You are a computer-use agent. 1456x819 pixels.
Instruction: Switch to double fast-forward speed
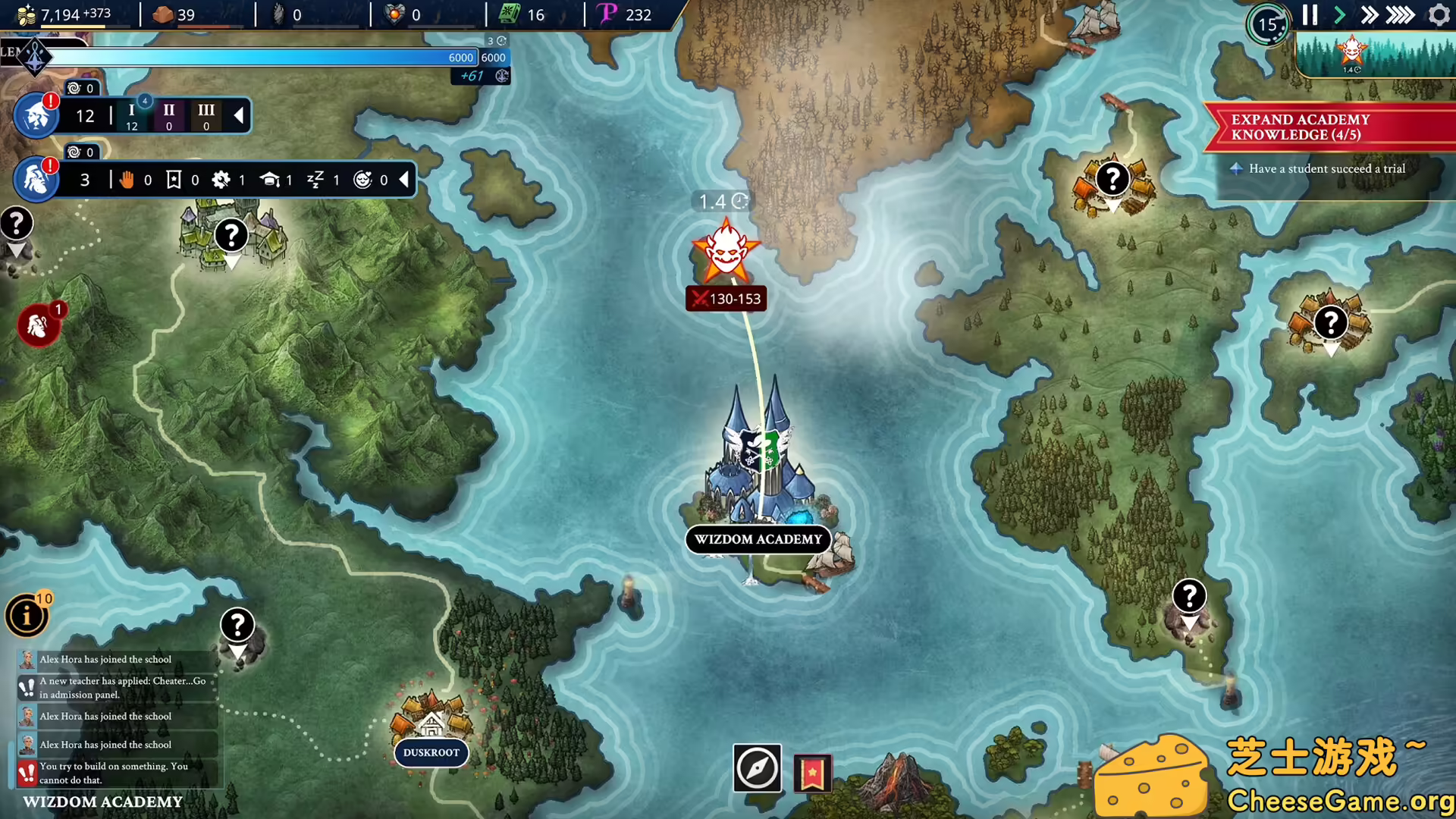click(x=1369, y=15)
